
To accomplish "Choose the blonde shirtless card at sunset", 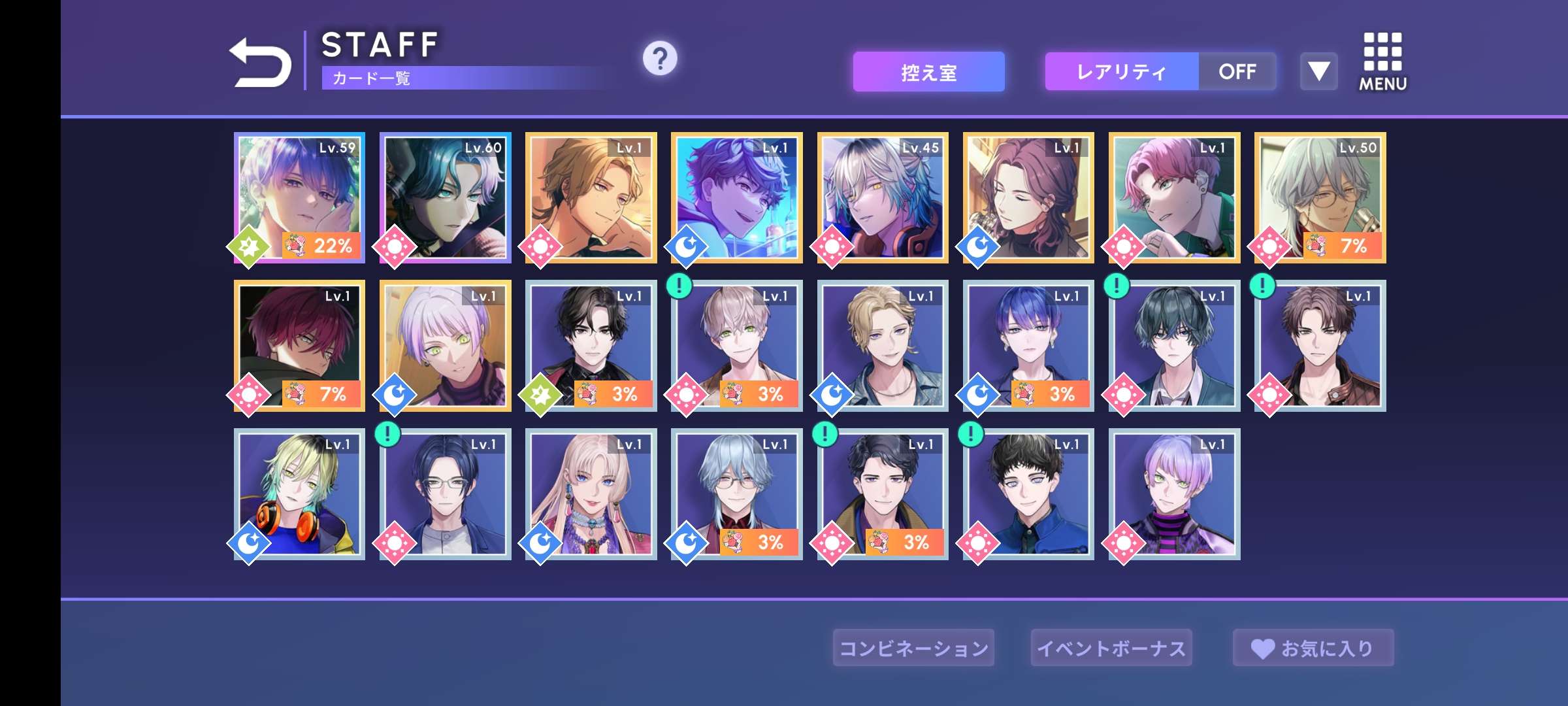I will (591, 197).
